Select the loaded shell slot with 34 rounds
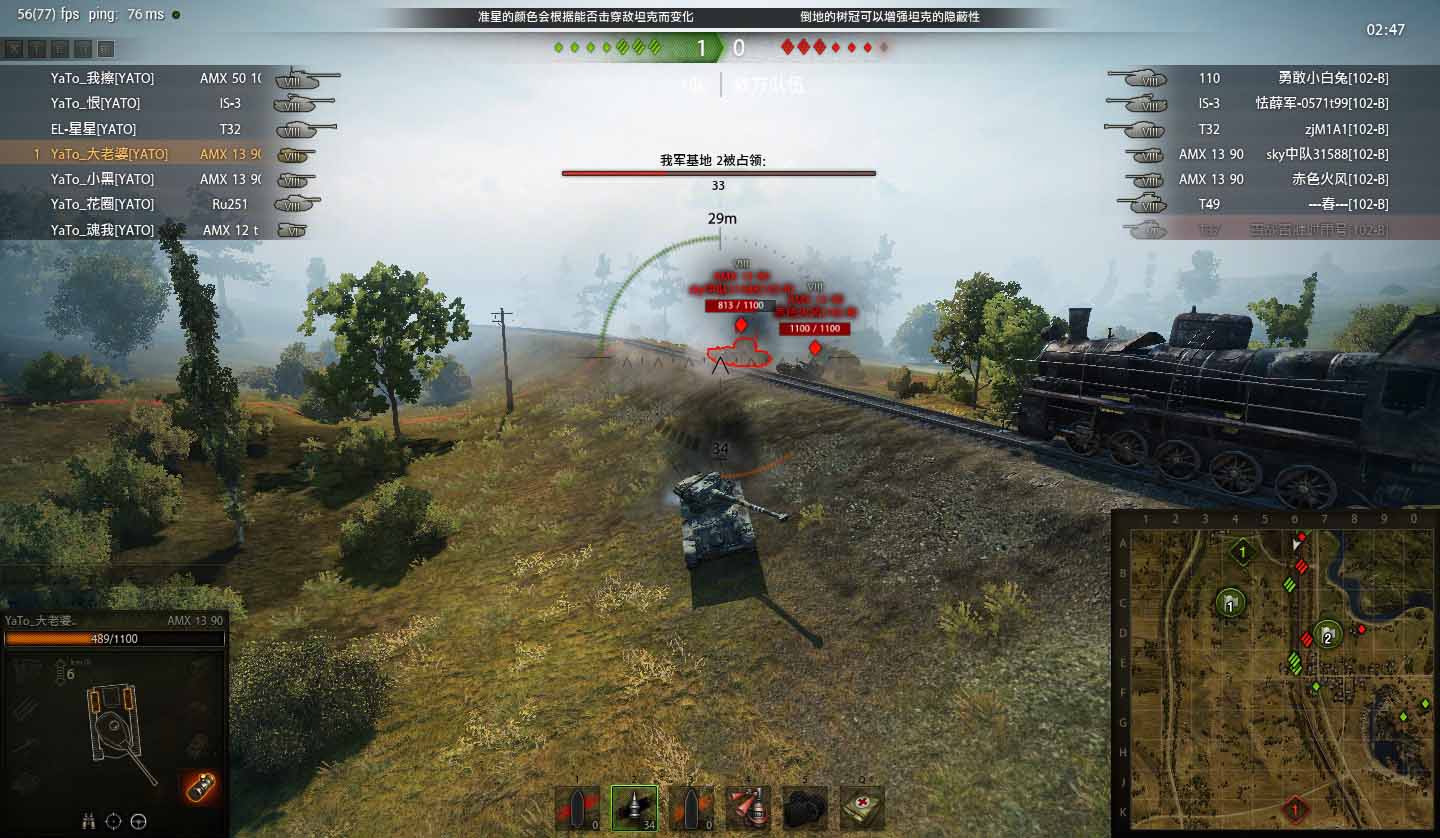Image resolution: width=1440 pixels, height=838 pixels. (634, 807)
